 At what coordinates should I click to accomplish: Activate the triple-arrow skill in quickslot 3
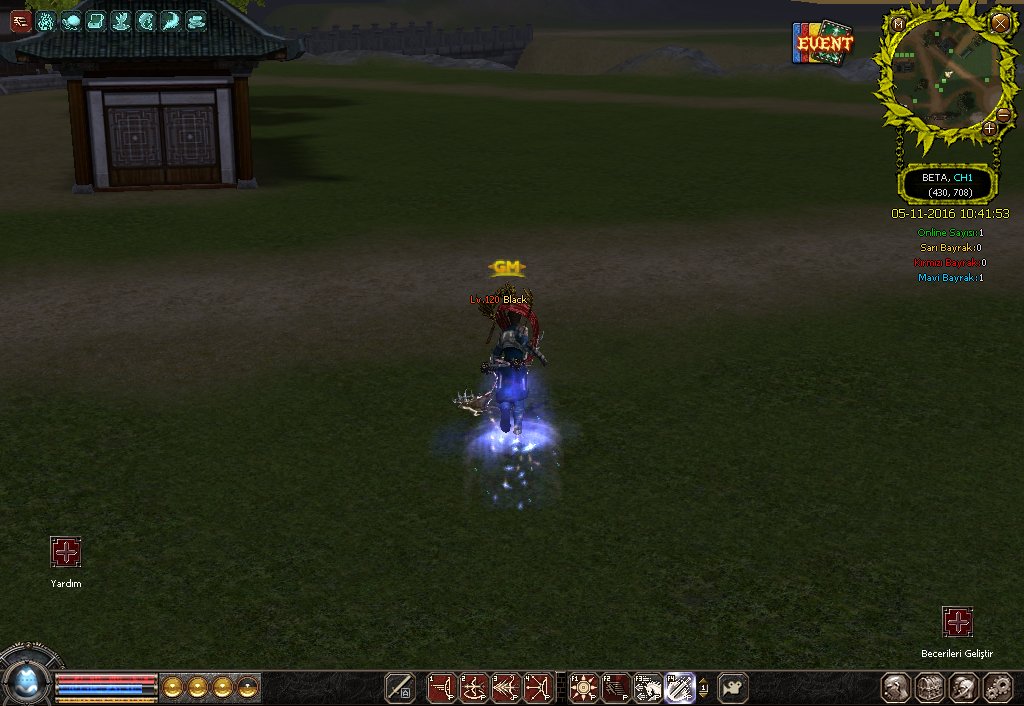pos(506,688)
